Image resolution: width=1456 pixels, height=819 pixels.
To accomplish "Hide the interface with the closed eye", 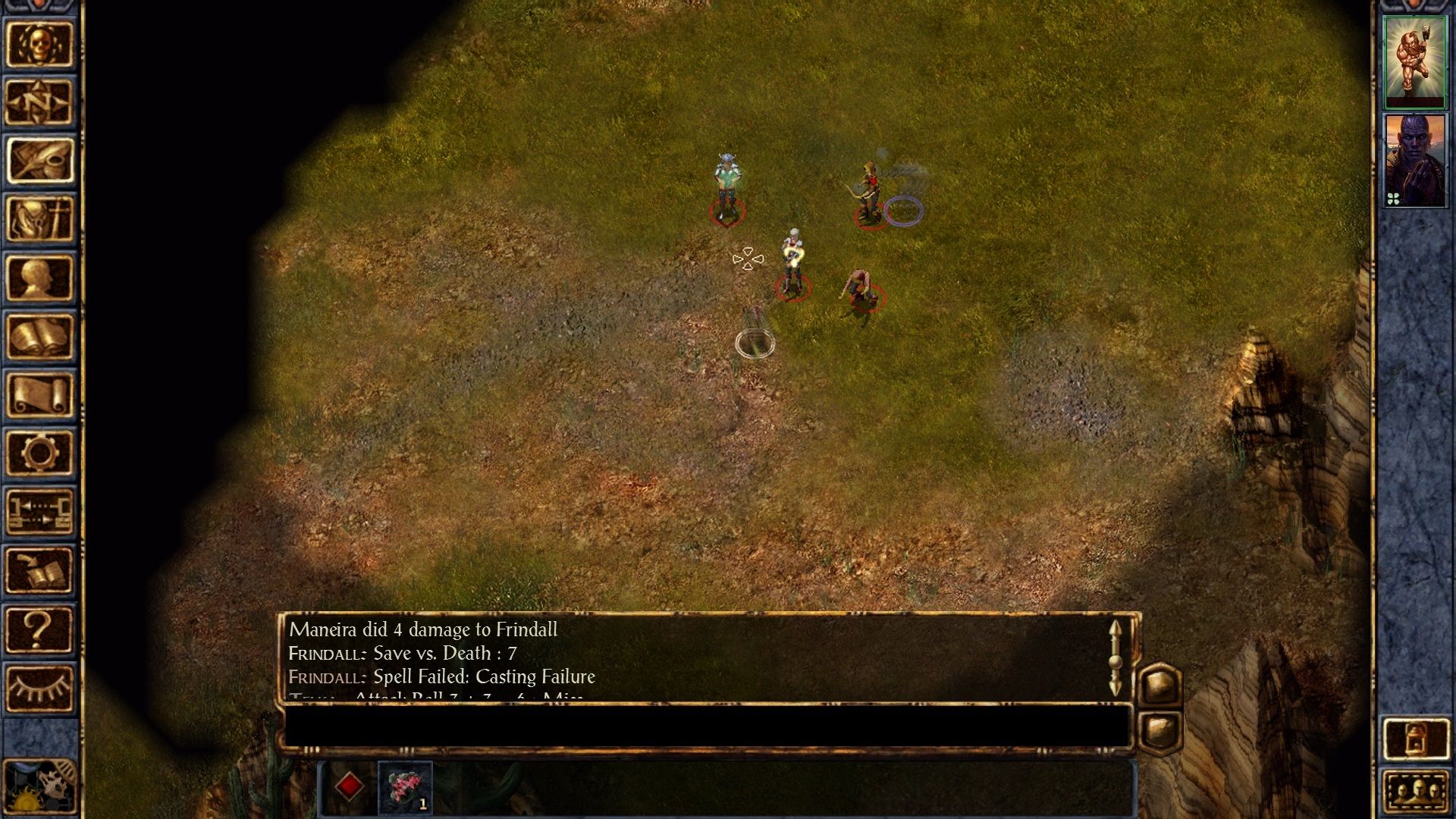I will (39, 687).
